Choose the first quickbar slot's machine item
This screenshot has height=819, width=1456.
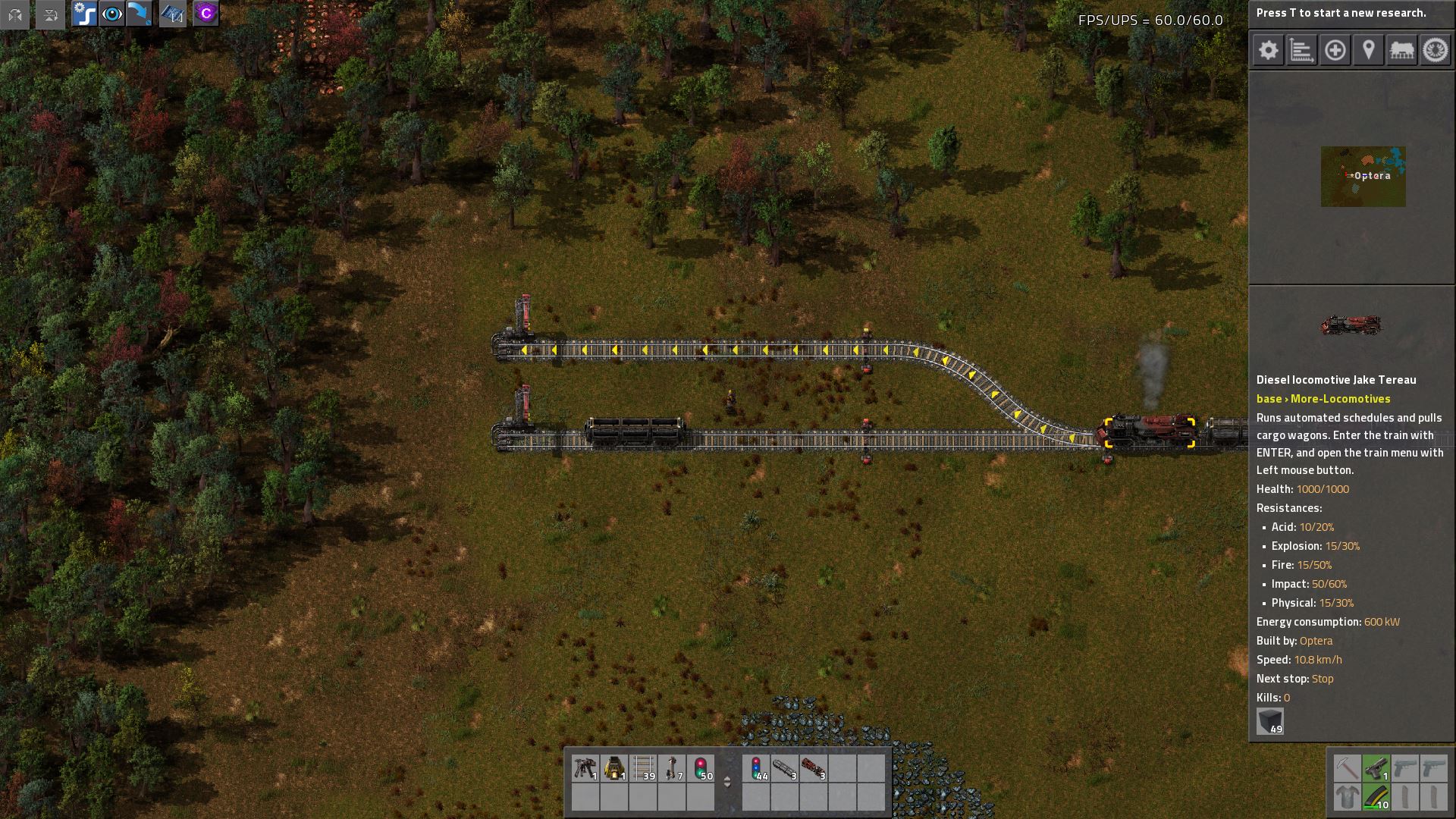point(585,769)
